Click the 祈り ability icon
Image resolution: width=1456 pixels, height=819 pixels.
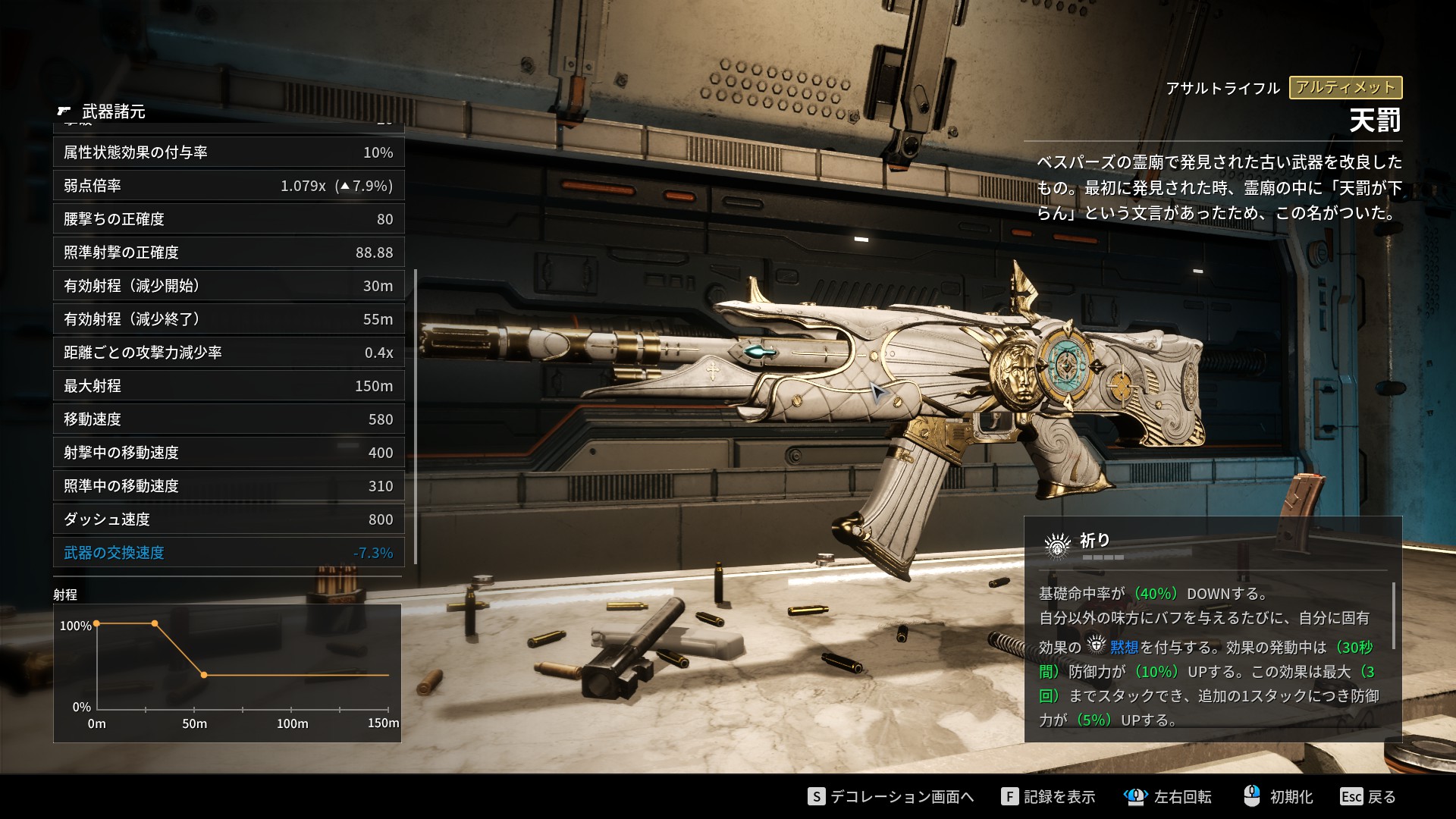click(1057, 544)
